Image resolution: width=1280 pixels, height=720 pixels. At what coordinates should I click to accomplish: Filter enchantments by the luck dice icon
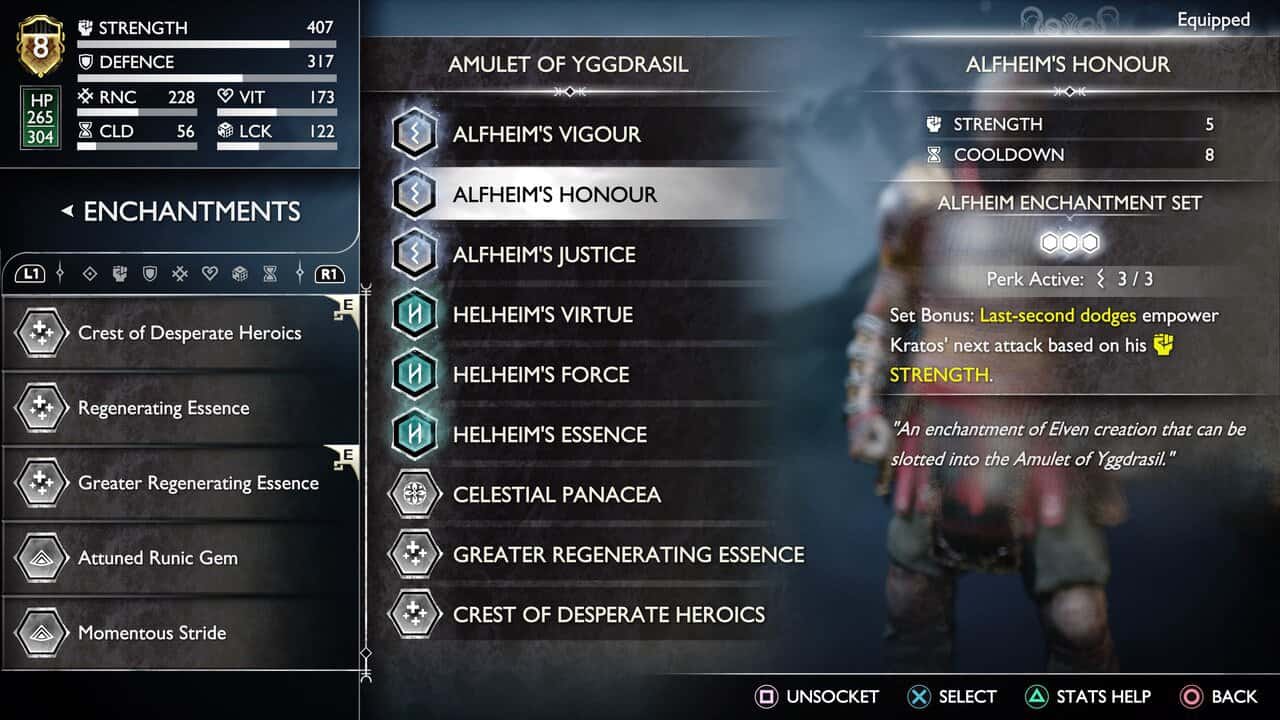[240, 273]
